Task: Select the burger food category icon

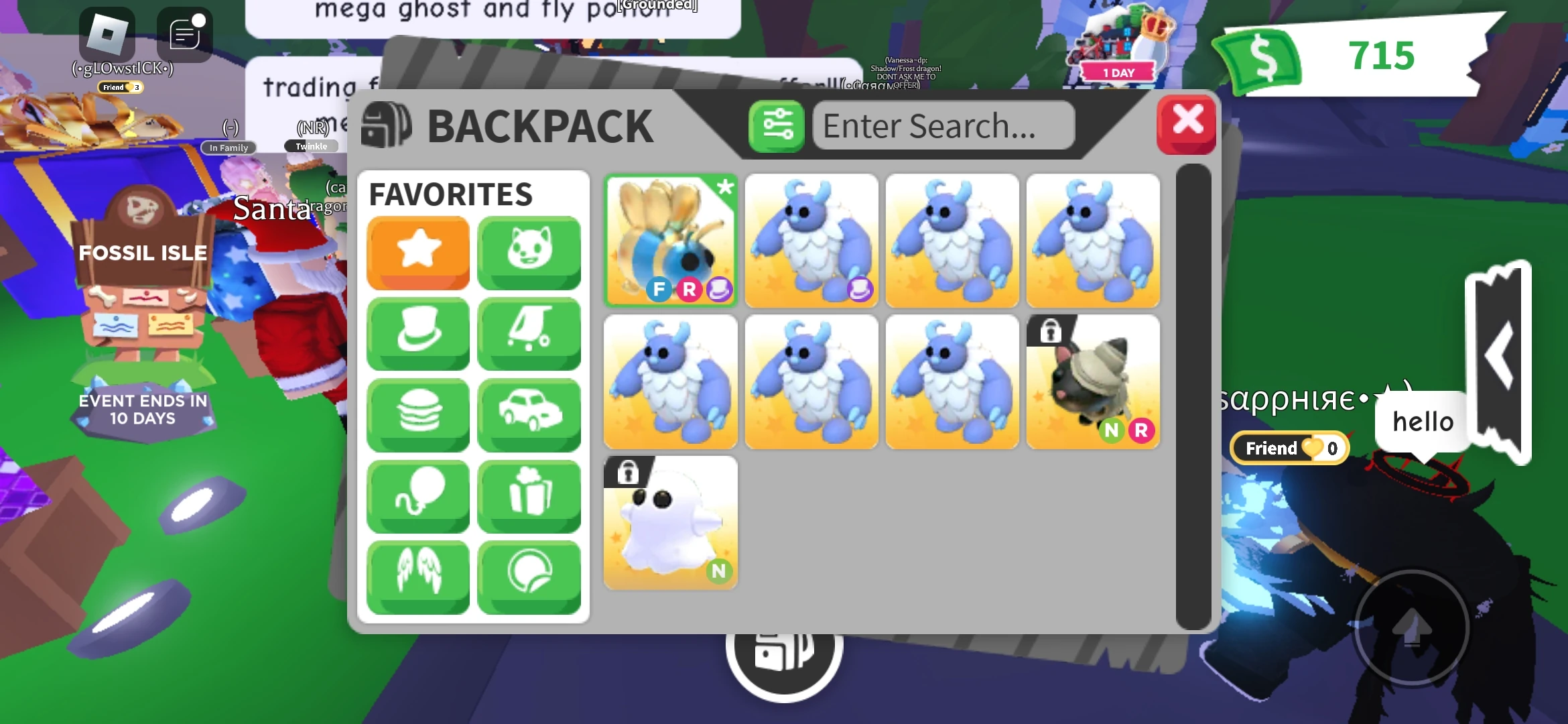Action: click(417, 415)
